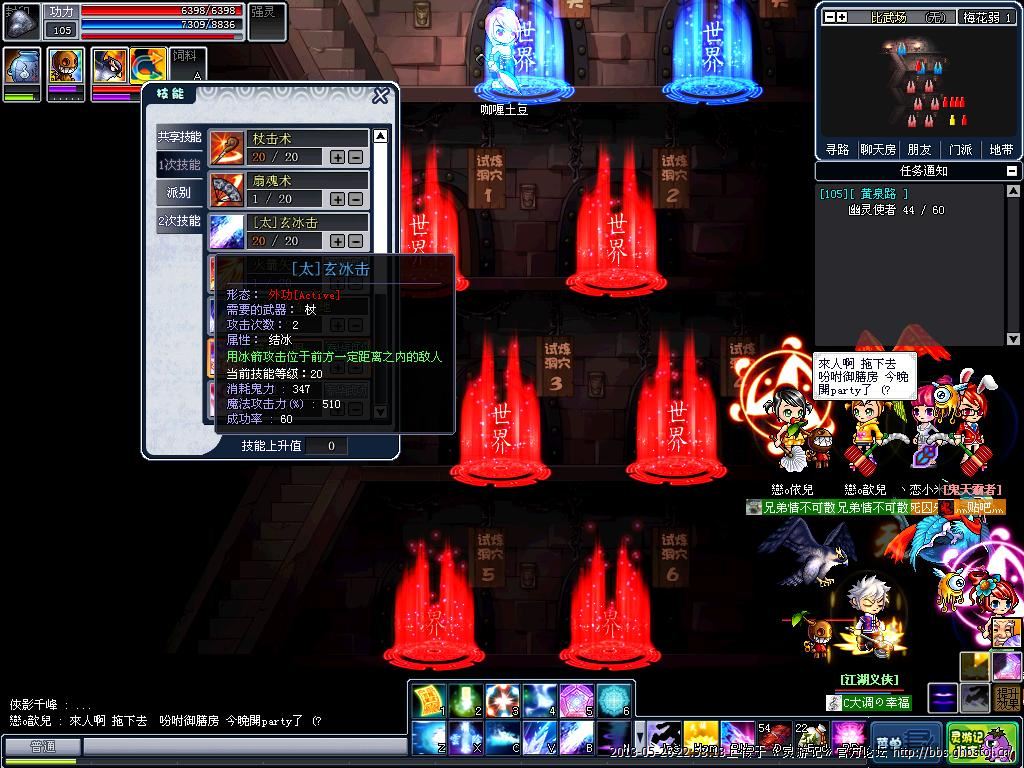Select the 普通 chat channel button
Image resolution: width=1024 pixels, height=768 pixels.
click(42, 746)
